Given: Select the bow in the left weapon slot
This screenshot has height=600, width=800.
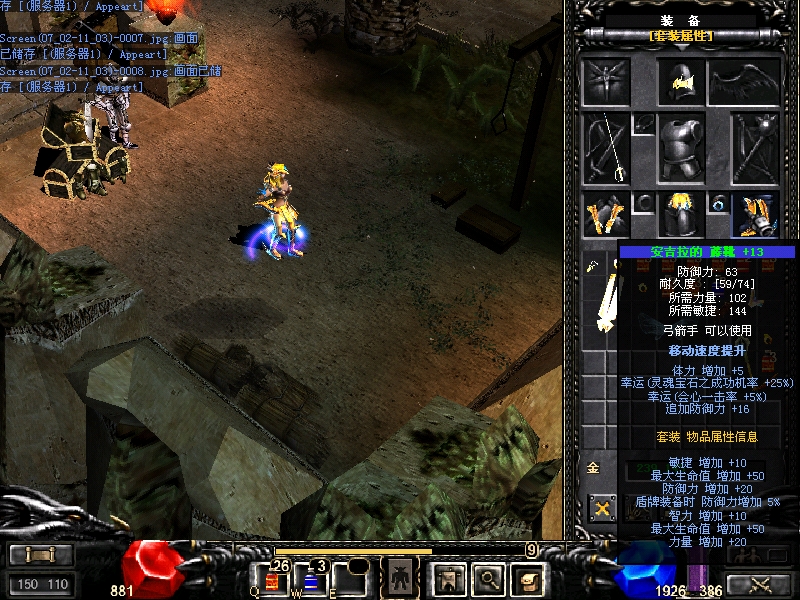Looking at the screenshot, I should [606, 148].
